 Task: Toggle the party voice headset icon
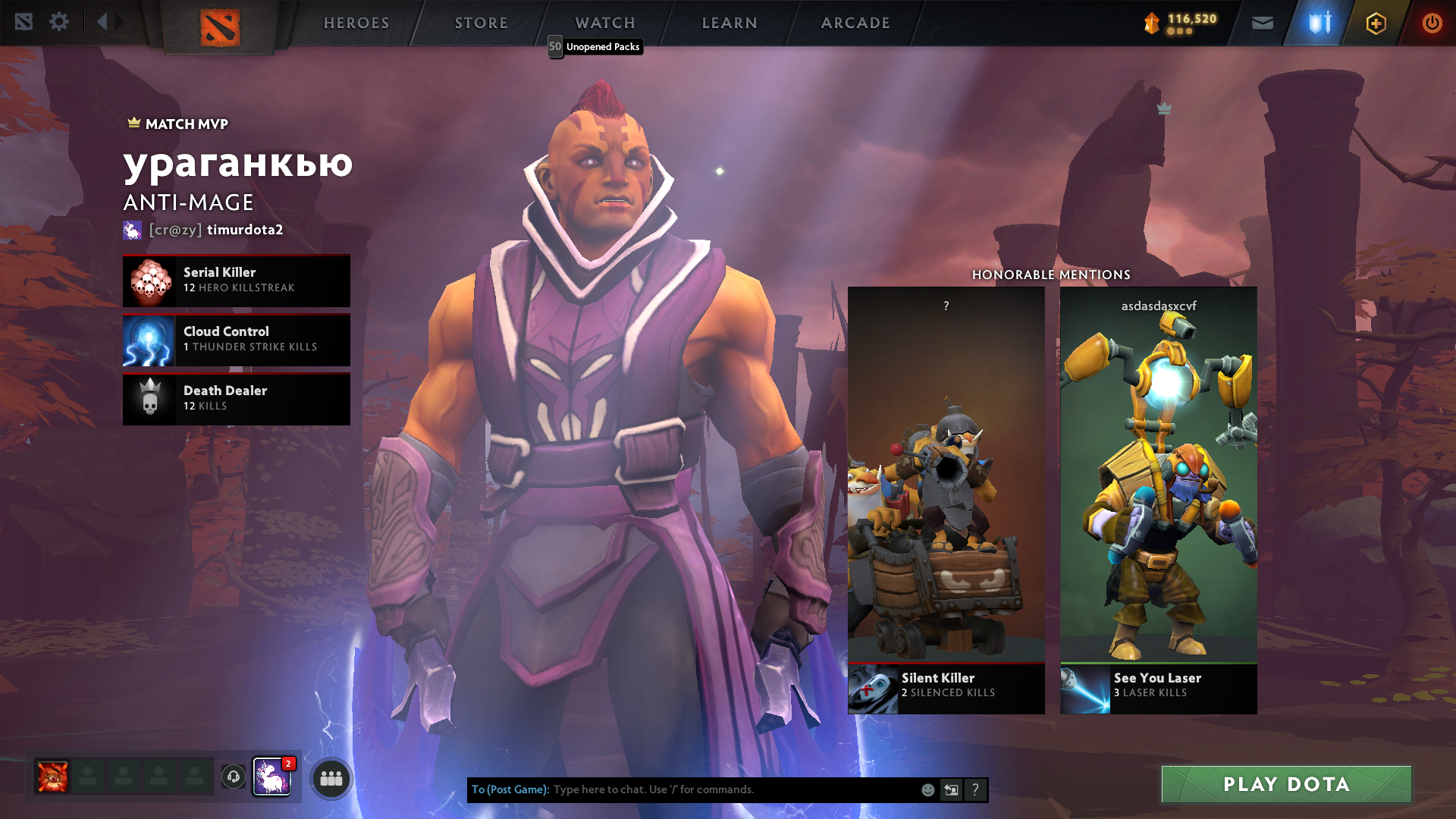coord(234,777)
